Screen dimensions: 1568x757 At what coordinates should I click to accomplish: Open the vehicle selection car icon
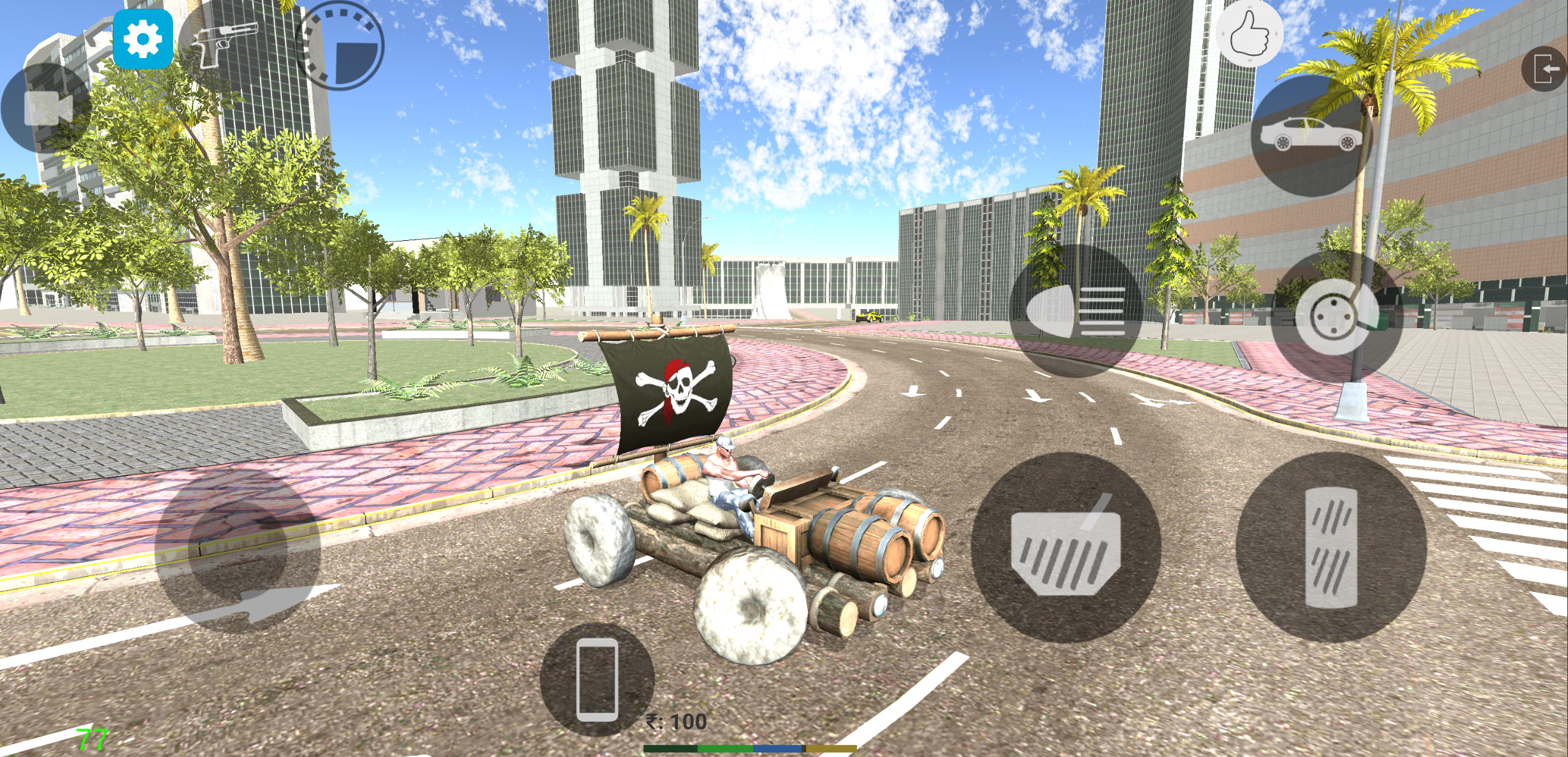coord(1307,135)
